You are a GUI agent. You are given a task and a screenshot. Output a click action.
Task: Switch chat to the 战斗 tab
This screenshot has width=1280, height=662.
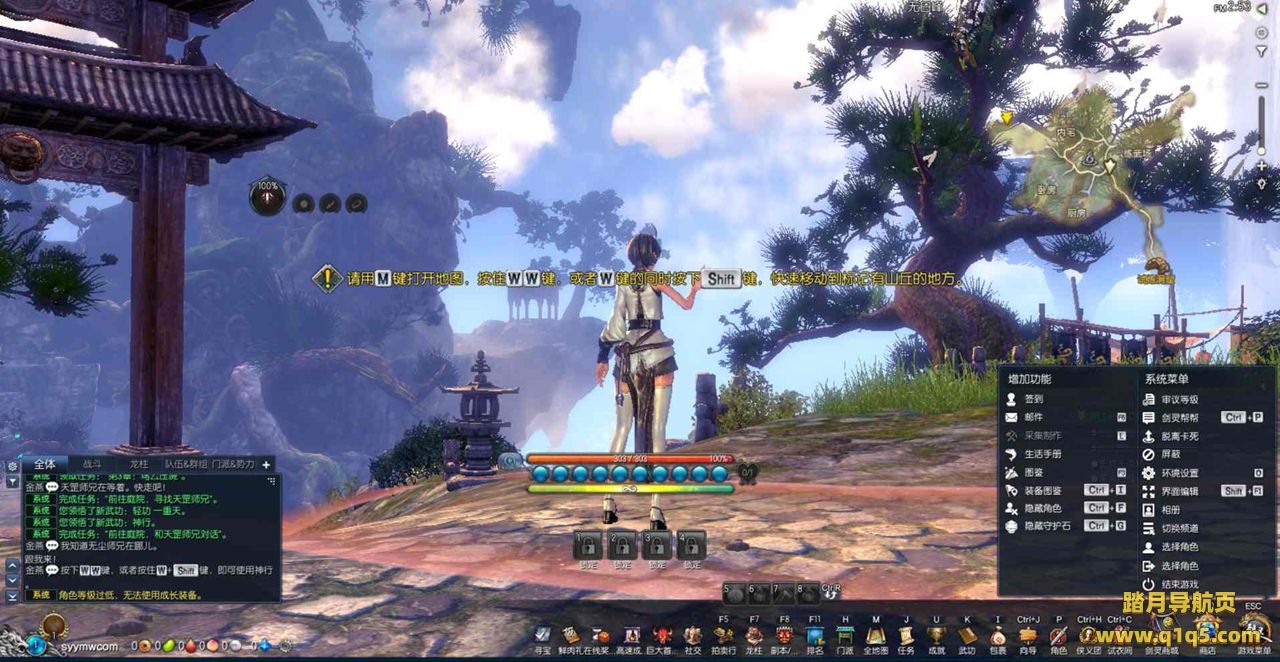(x=92, y=464)
